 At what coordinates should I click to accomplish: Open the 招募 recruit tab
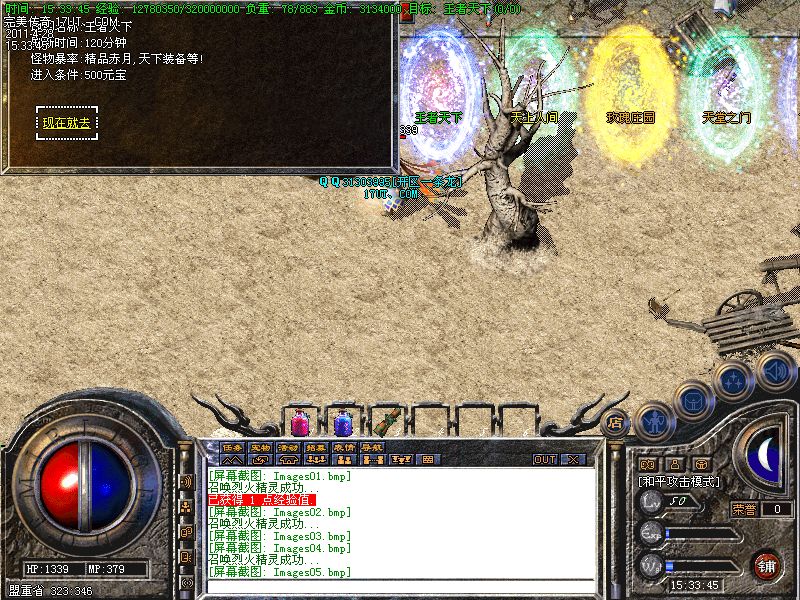pos(316,446)
